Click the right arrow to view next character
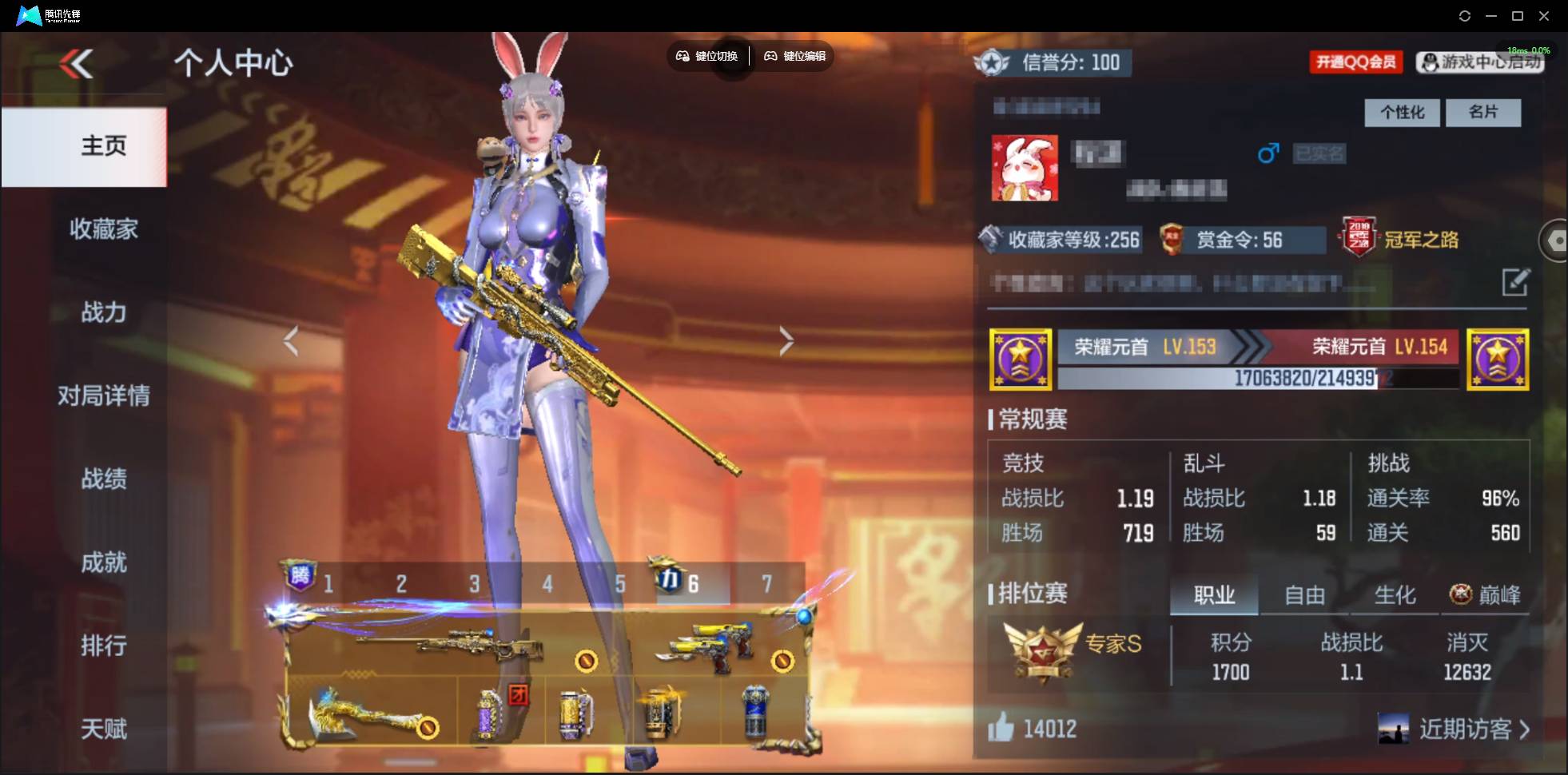This screenshot has width=1568, height=775. (x=786, y=340)
